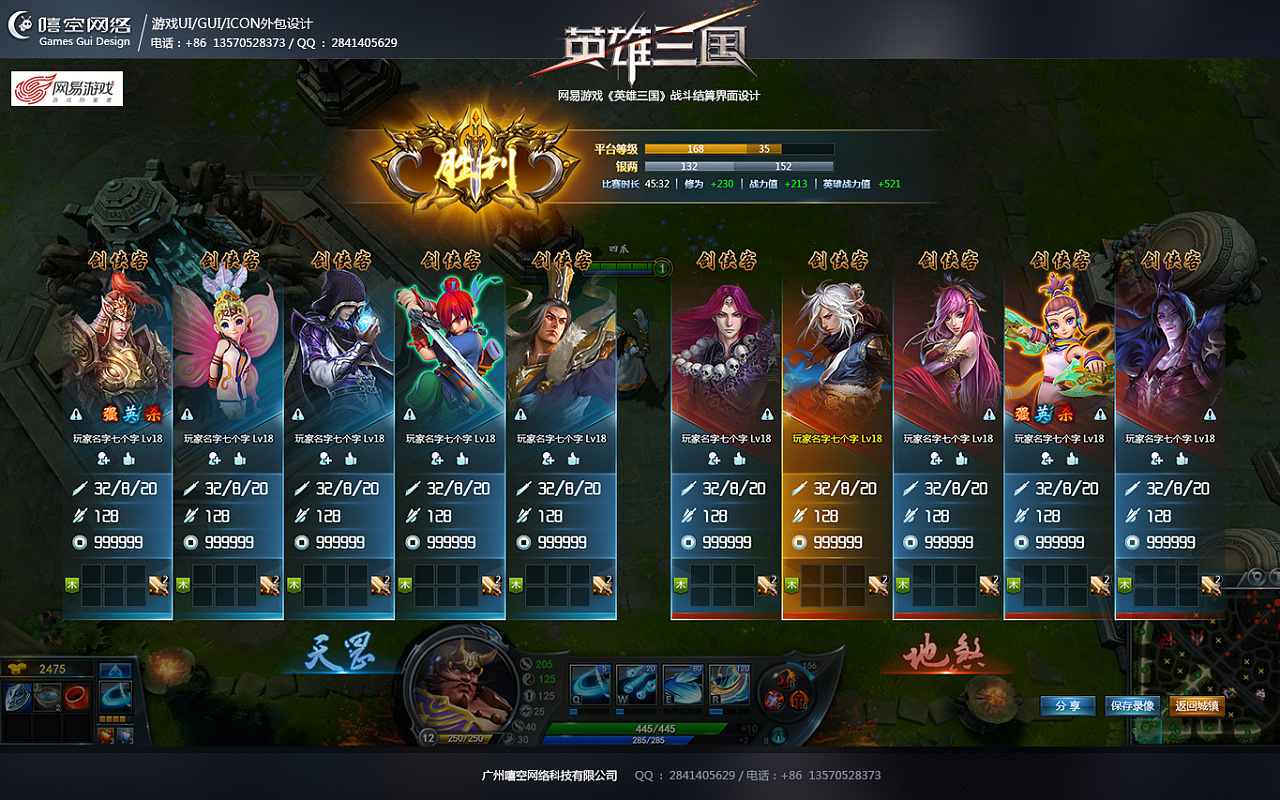This screenshot has height=800, width=1280.
Task: Click the red ring item in the inventory
Action: (76, 697)
